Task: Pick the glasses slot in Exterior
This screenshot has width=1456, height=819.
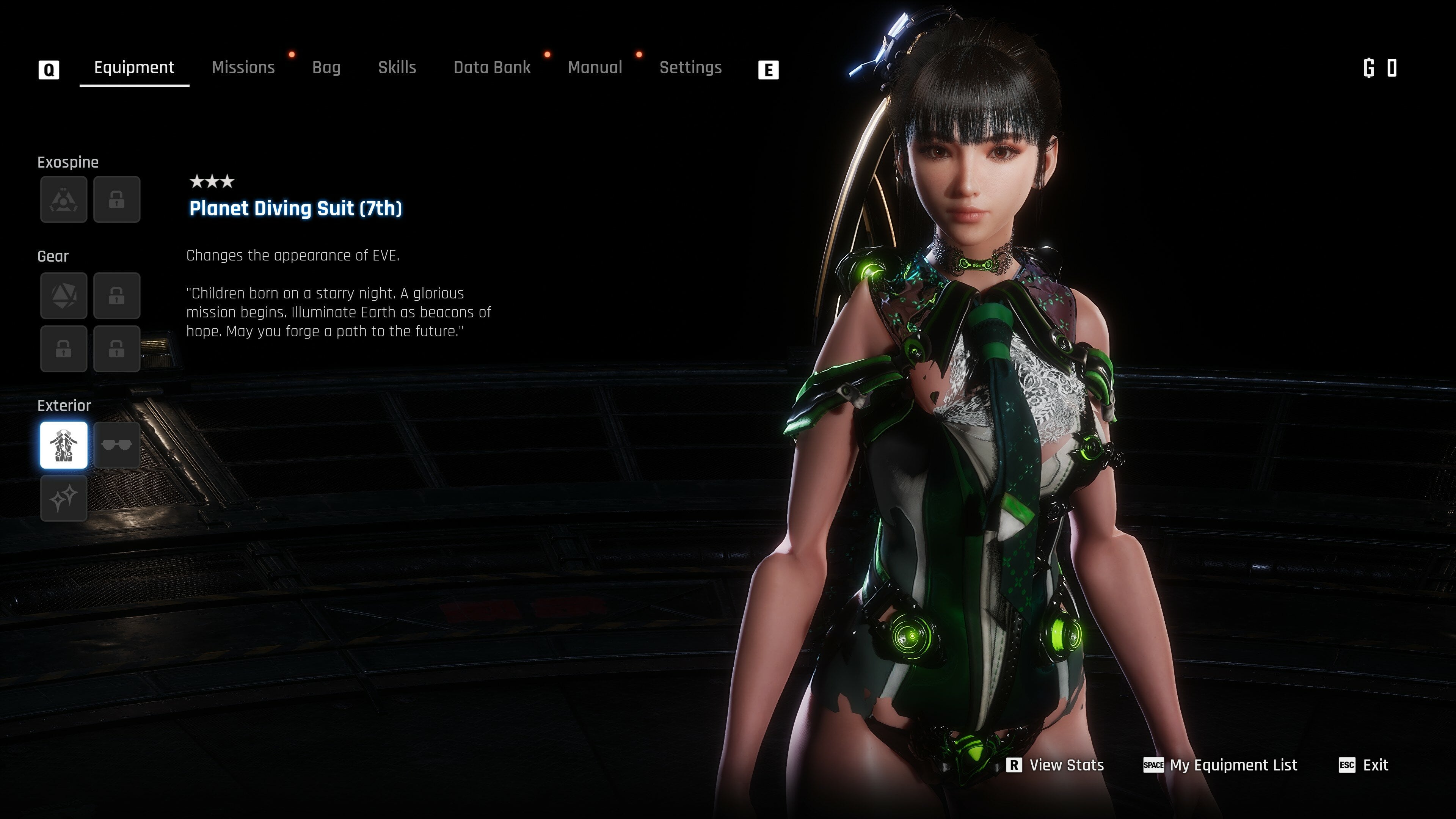Action: (x=117, y=445)
